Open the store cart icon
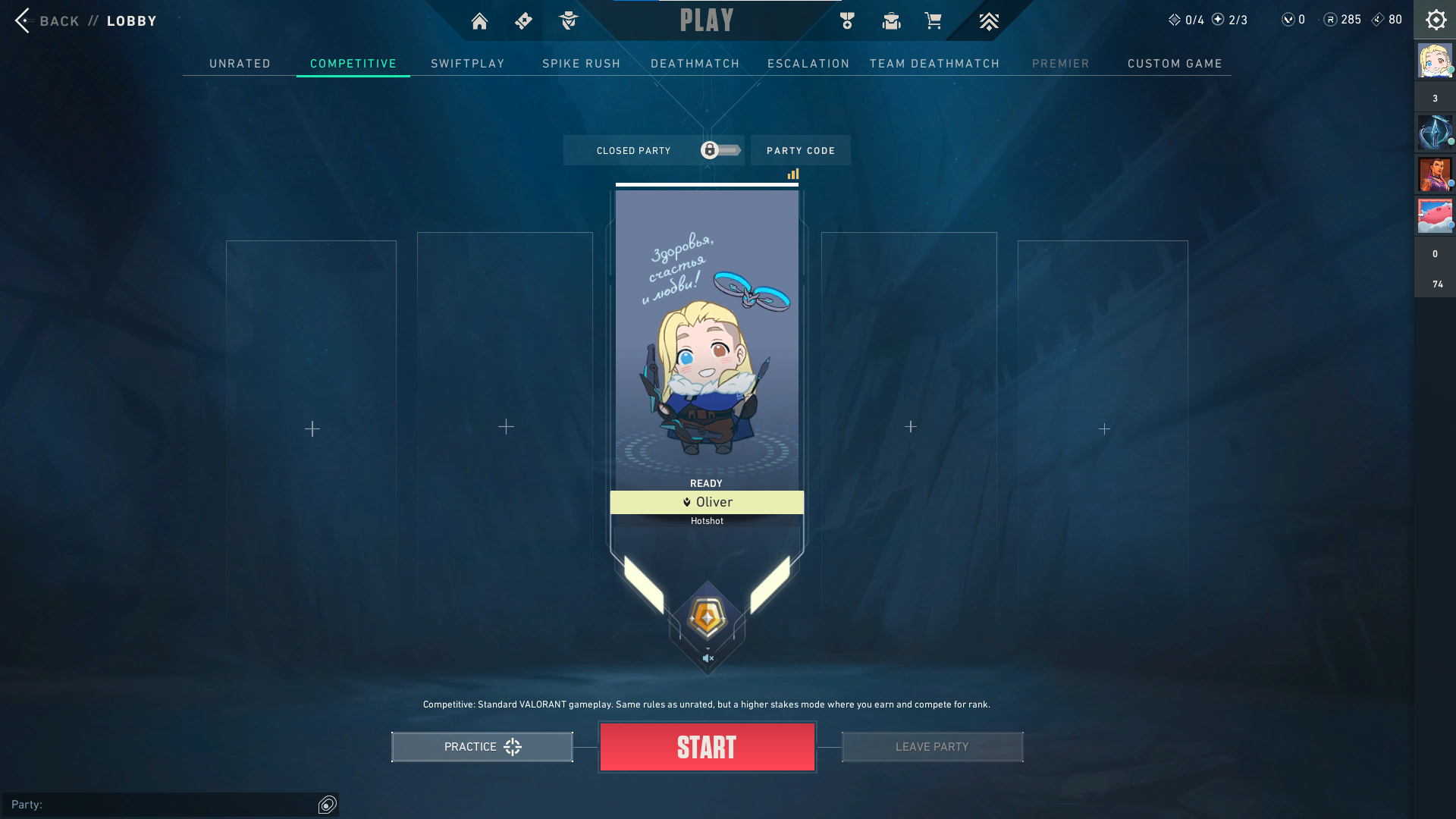 coord(933,21)
